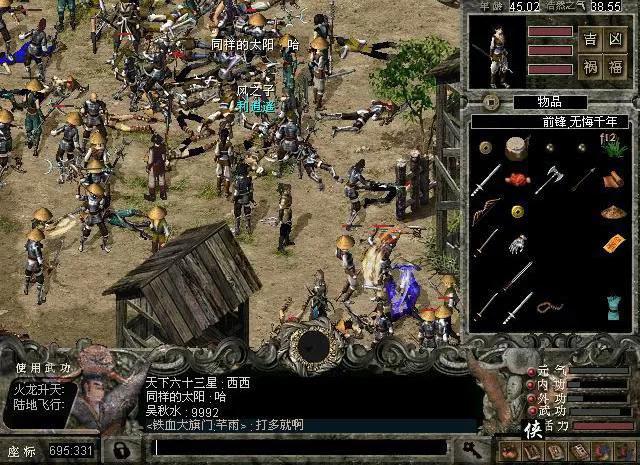Select the straw hat item
The width and height of the screenshot is (640, 465).
pos(612,212)
